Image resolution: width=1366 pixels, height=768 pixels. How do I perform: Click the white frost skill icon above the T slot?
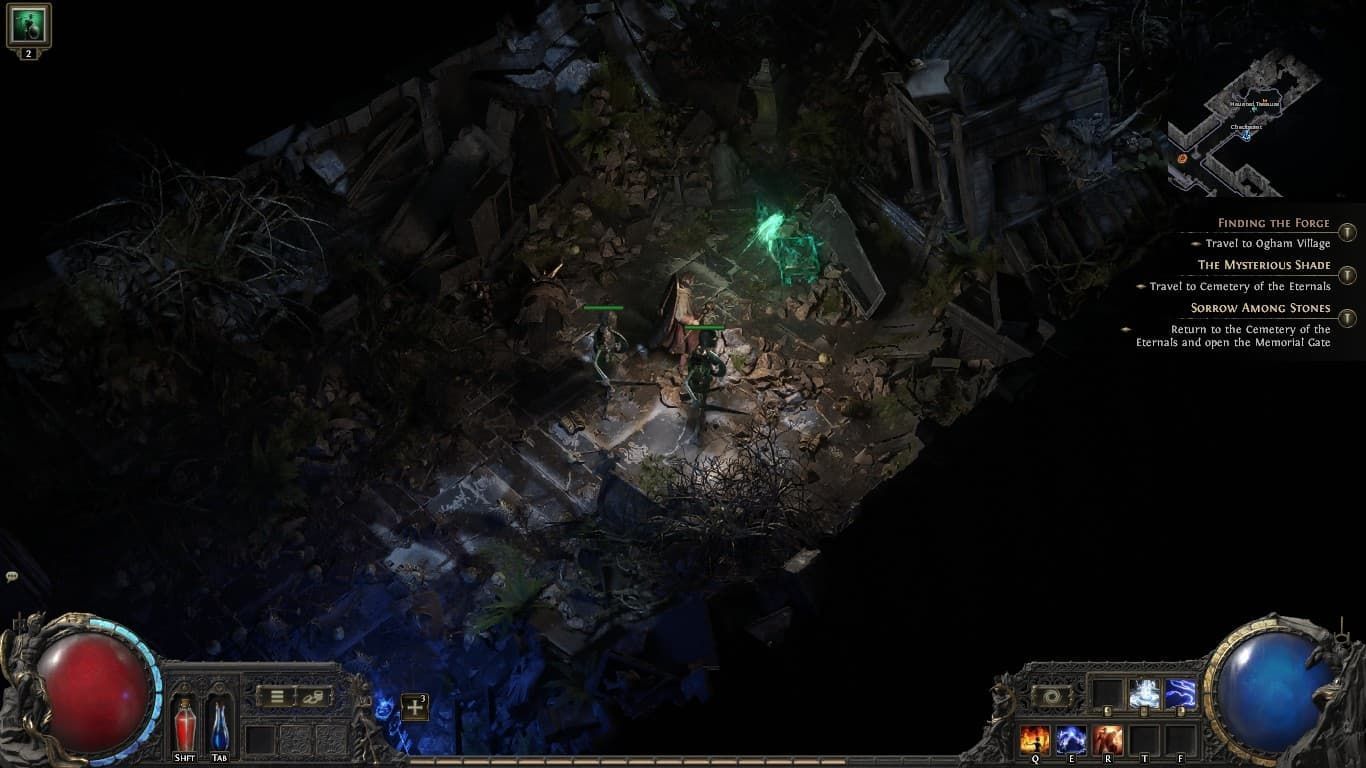point(1145,694)
